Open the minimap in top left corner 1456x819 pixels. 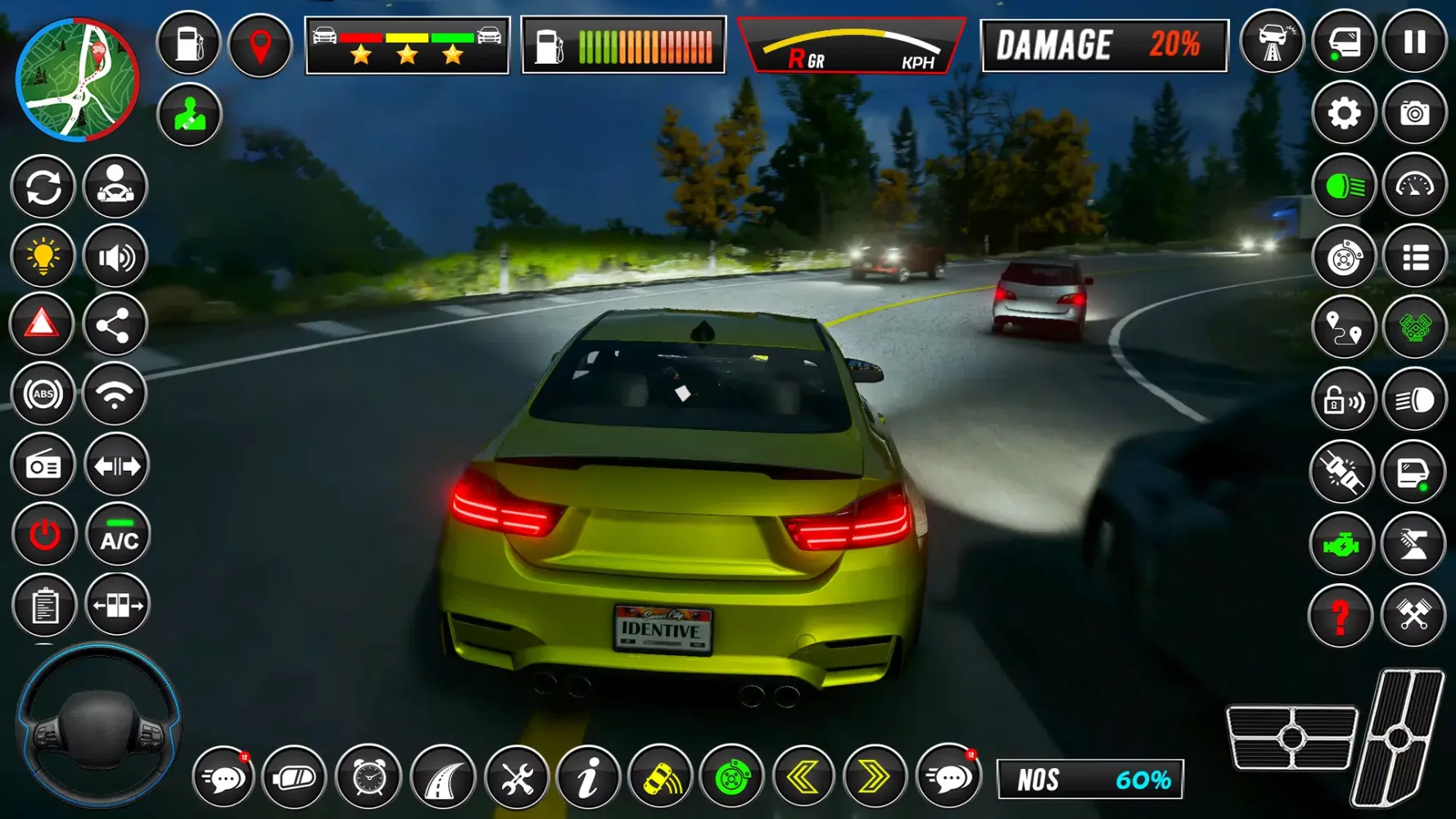78,78
